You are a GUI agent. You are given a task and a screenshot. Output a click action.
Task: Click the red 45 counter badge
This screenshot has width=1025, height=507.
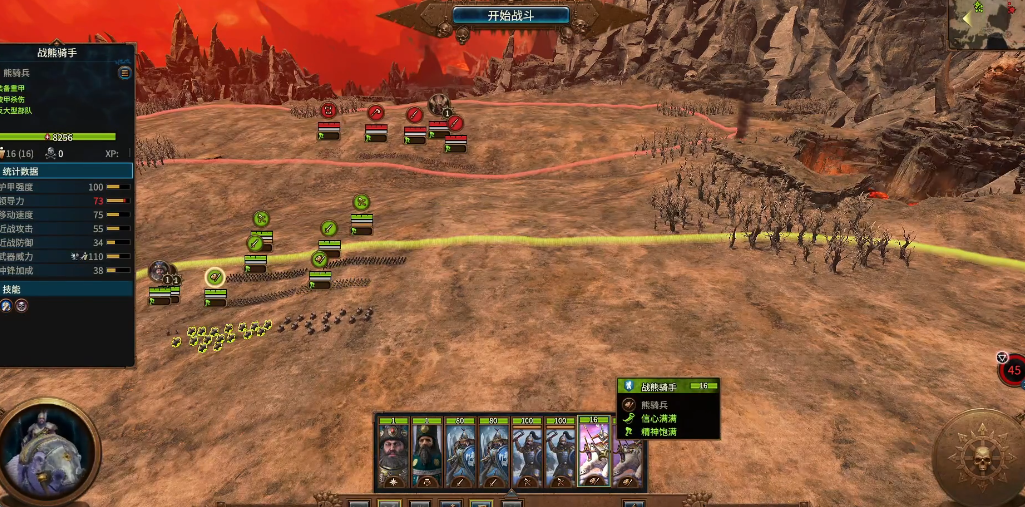[1014, 371]
